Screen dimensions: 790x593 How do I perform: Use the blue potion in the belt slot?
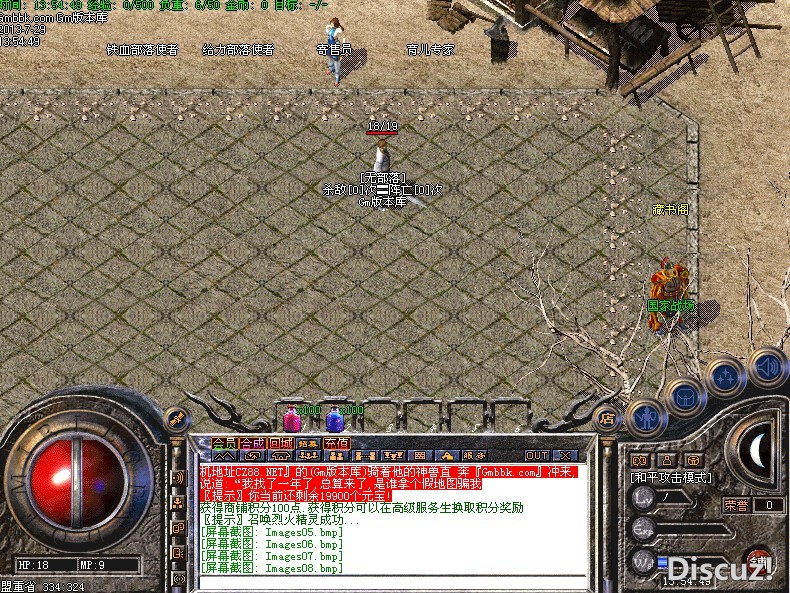pos(334,419)
